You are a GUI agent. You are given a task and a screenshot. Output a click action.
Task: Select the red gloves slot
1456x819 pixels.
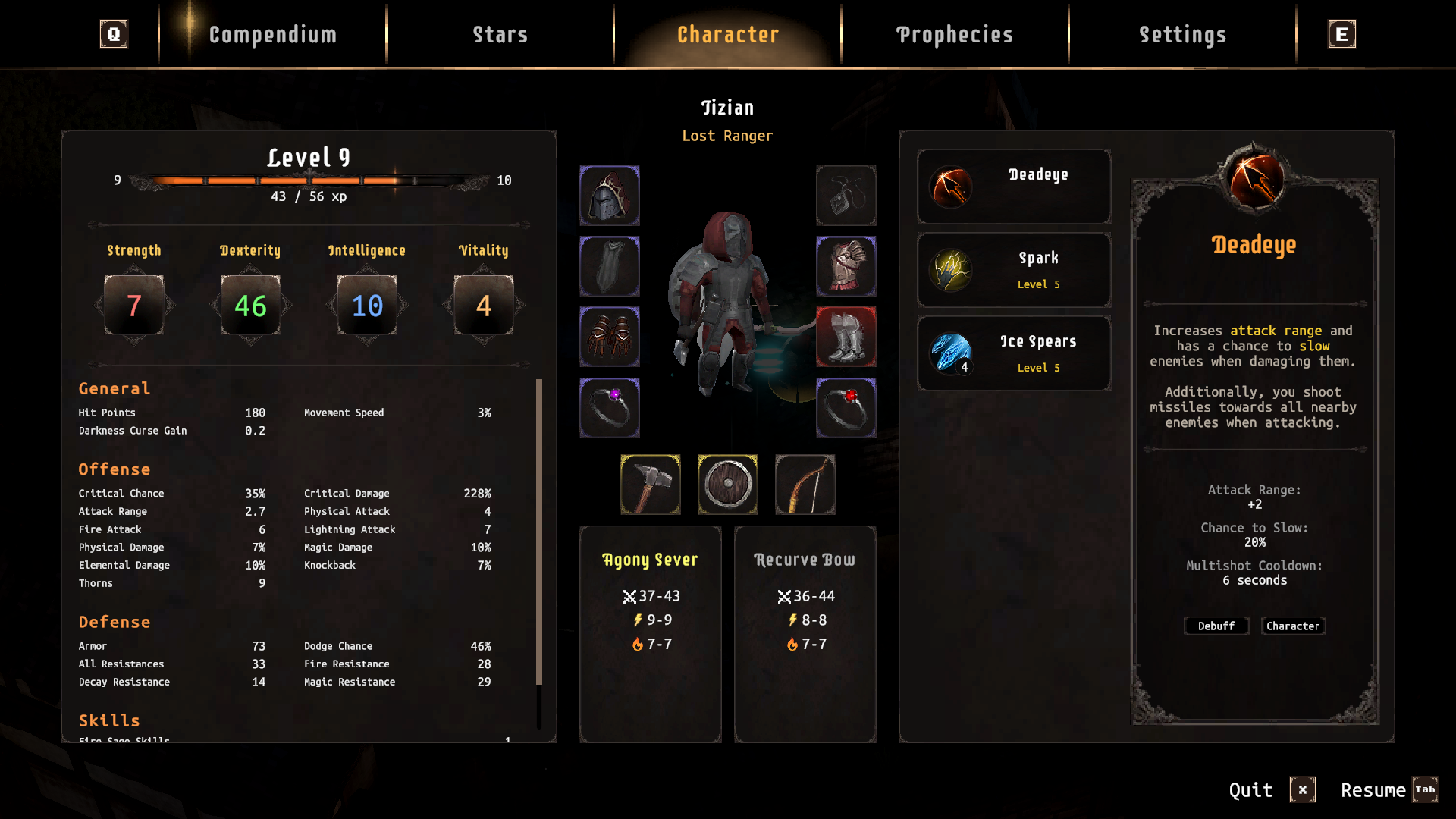(x=610, y=337)
